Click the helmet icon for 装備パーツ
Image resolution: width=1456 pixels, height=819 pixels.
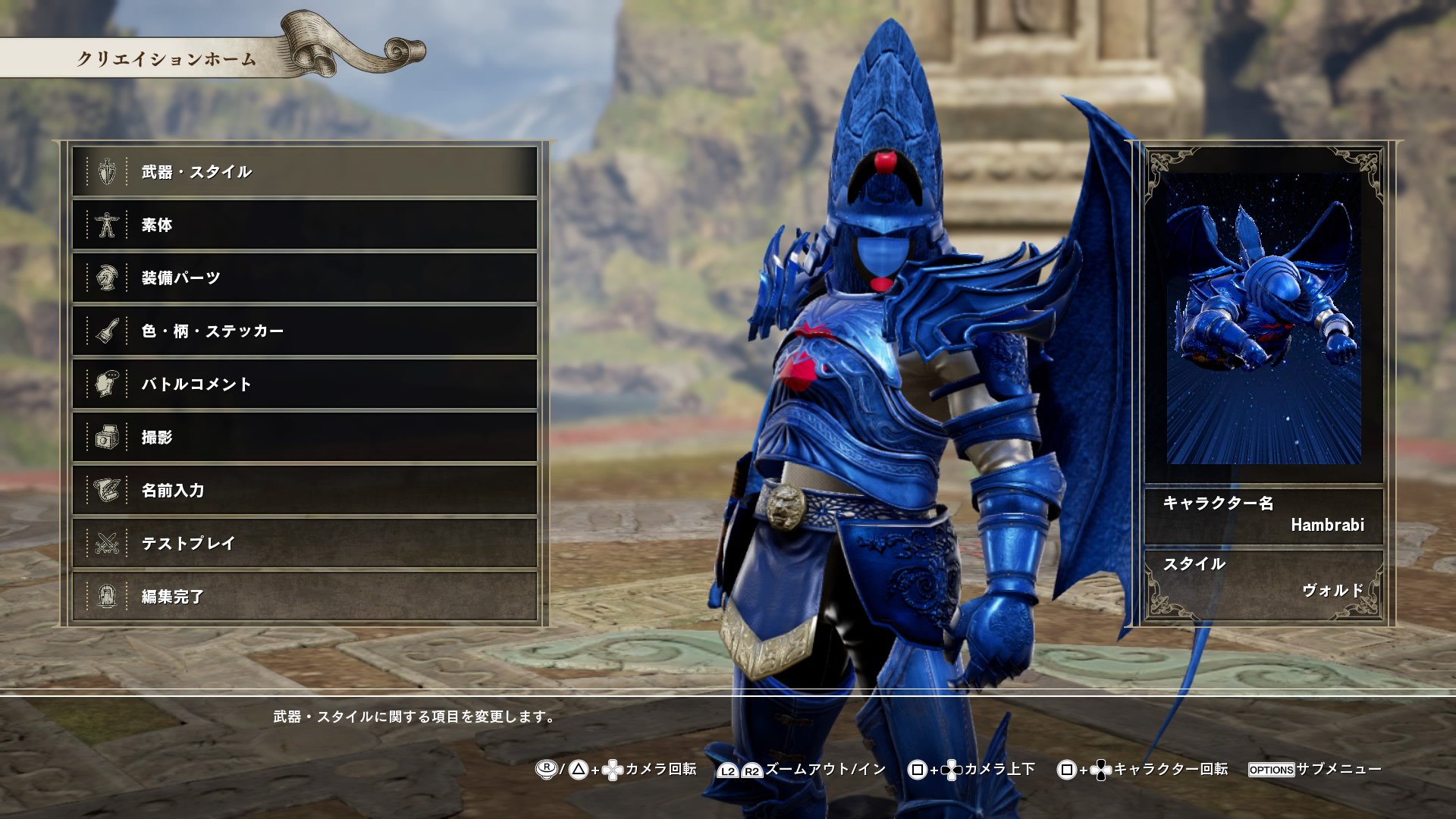pos(106,278)
